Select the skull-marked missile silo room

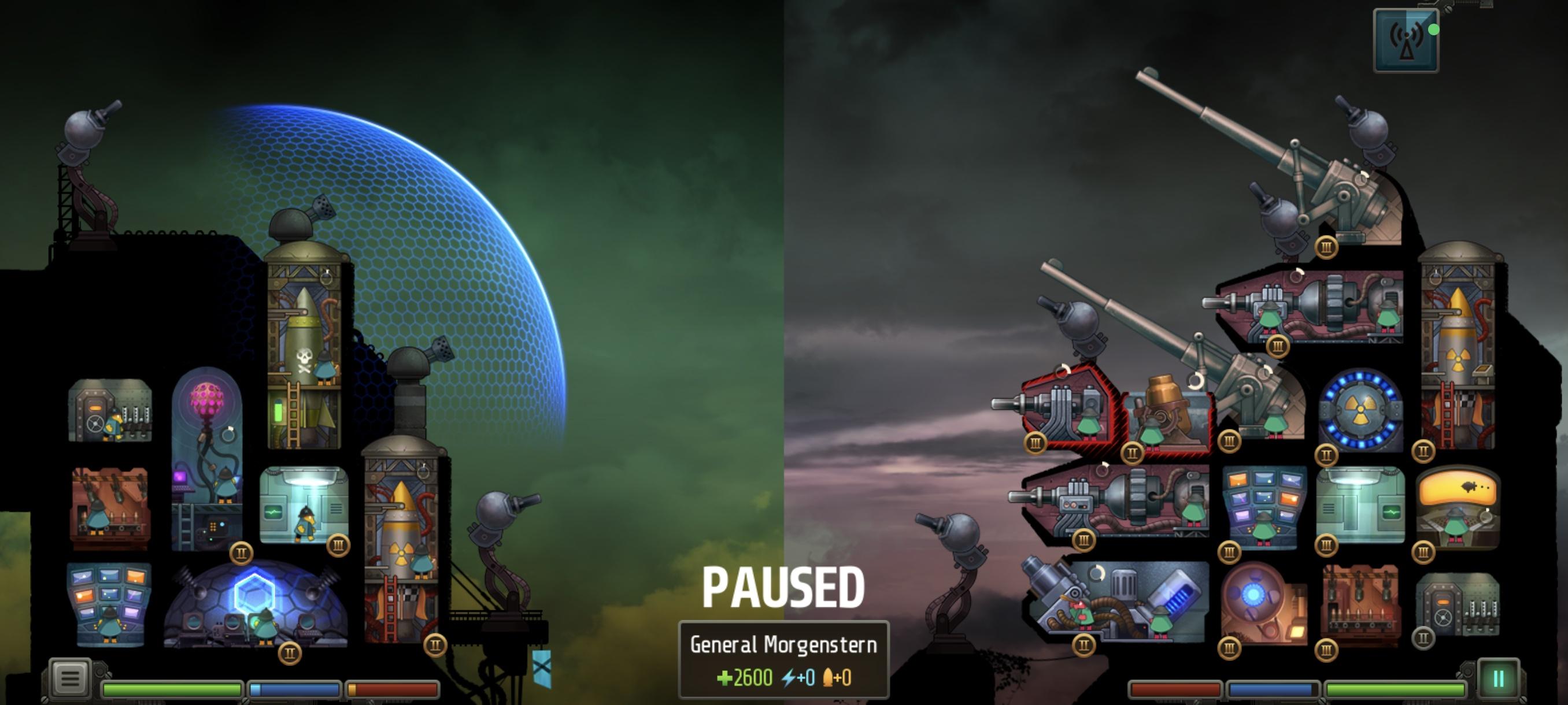coord(304,353)
